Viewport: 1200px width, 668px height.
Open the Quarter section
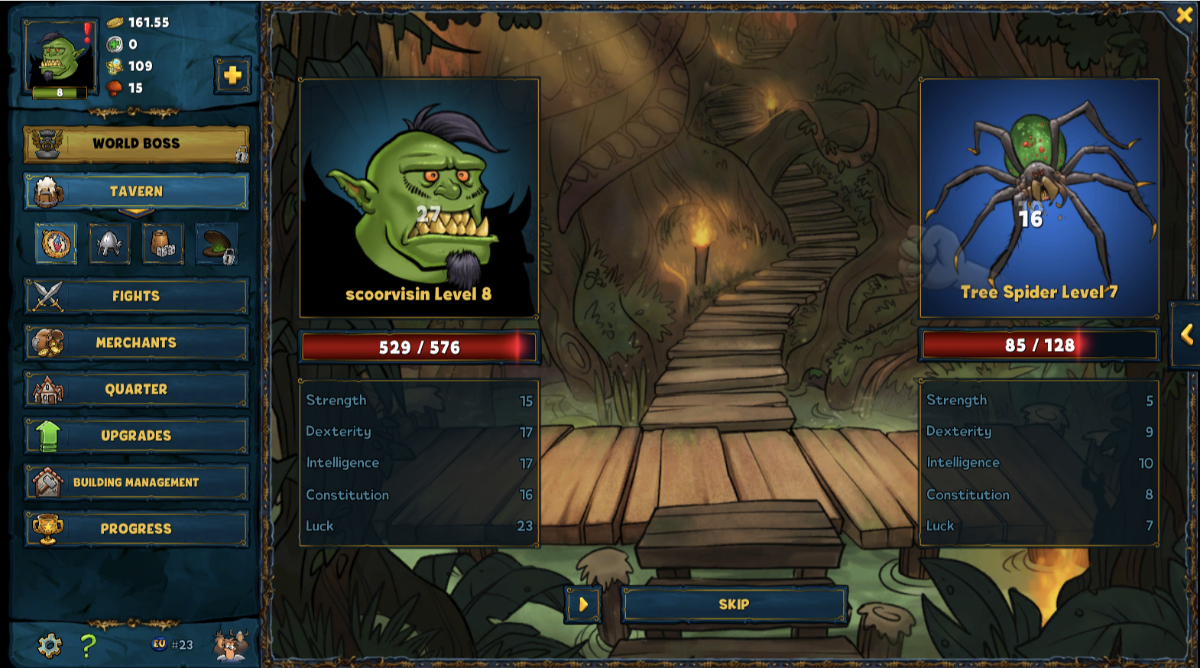(136, 389)
